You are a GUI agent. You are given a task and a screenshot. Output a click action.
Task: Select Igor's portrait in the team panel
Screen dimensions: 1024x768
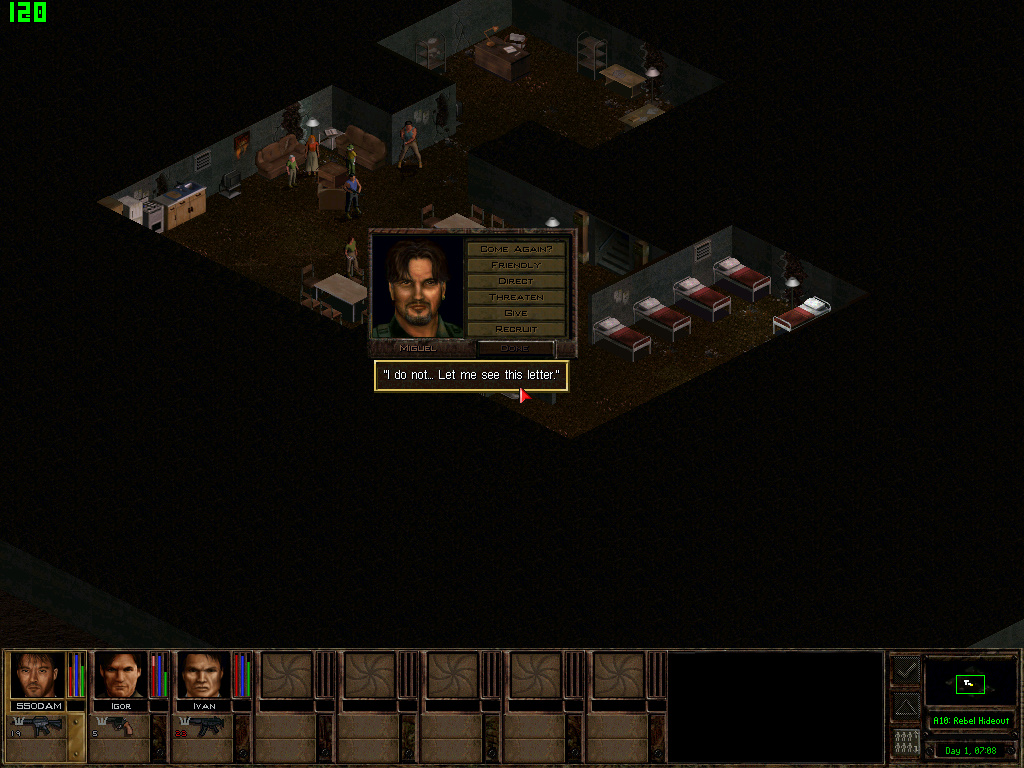120,675
